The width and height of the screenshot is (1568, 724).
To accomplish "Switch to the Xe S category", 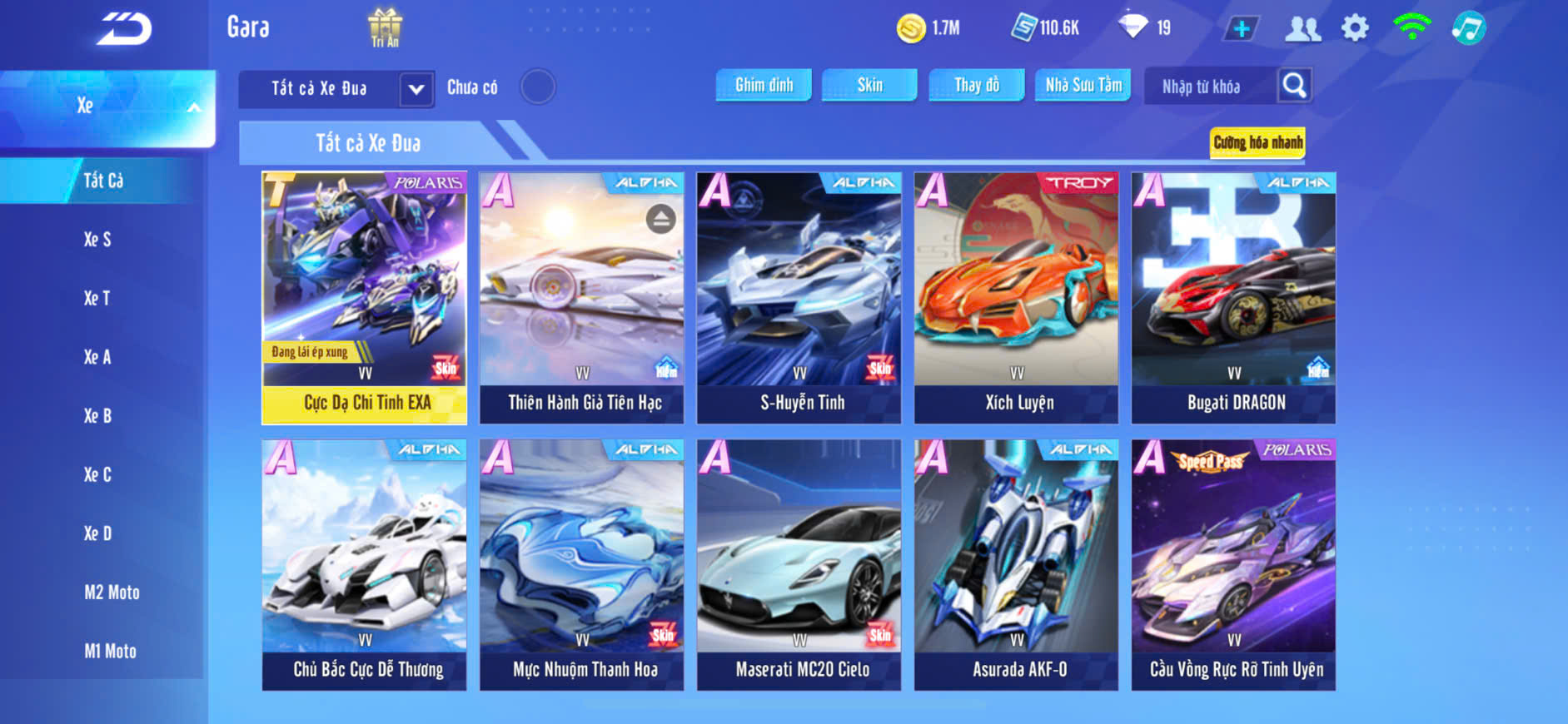I will click(x=97, y=240).
